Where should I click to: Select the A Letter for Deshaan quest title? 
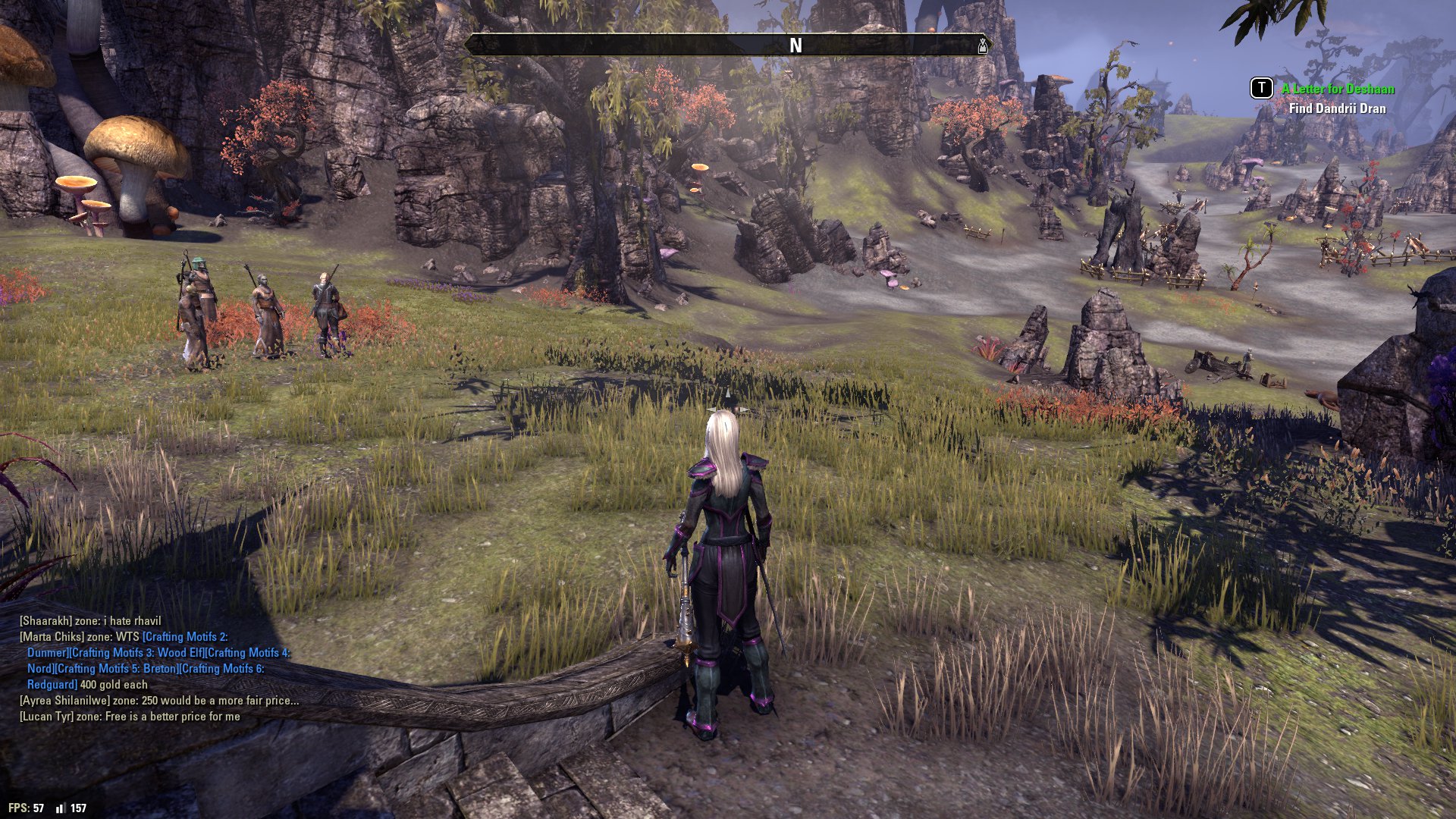[1338, 89]
